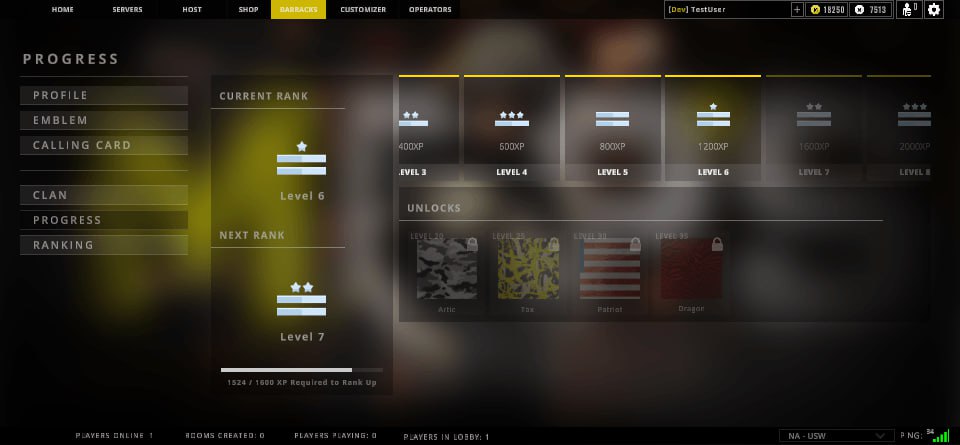Open the NA - USW region dropdown
This screenshot has height=445, width=960.
[836, 436]
